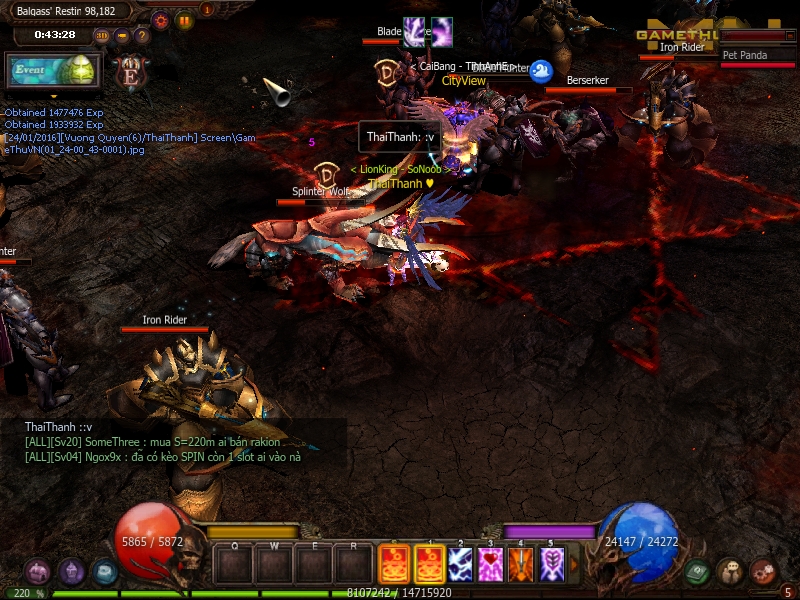Expand skill bar with the orange arrow
Image resolution: width=800 pixels, height=600 pixels.
click(x=574, y=565)
